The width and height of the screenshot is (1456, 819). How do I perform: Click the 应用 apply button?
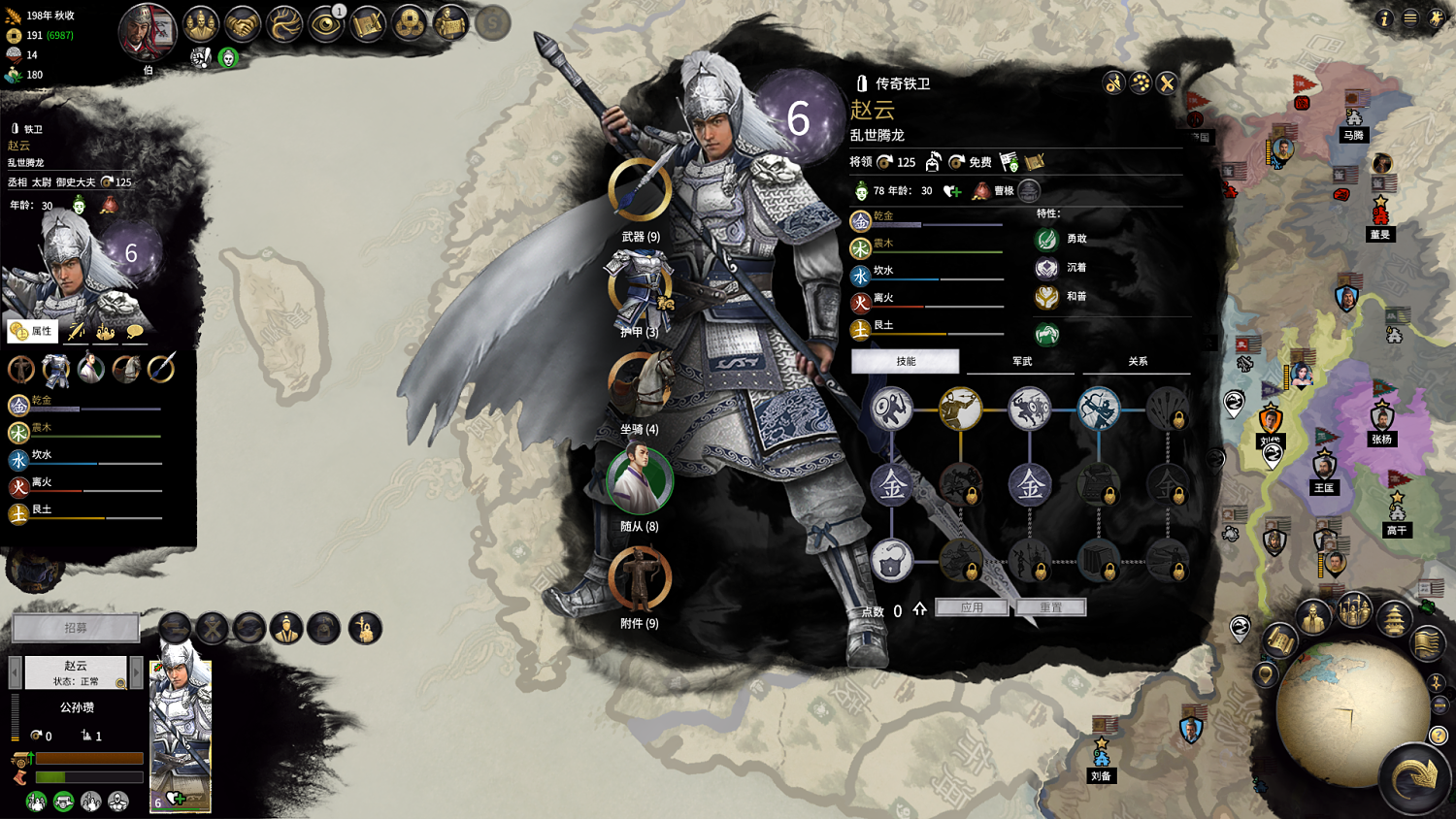972,607
